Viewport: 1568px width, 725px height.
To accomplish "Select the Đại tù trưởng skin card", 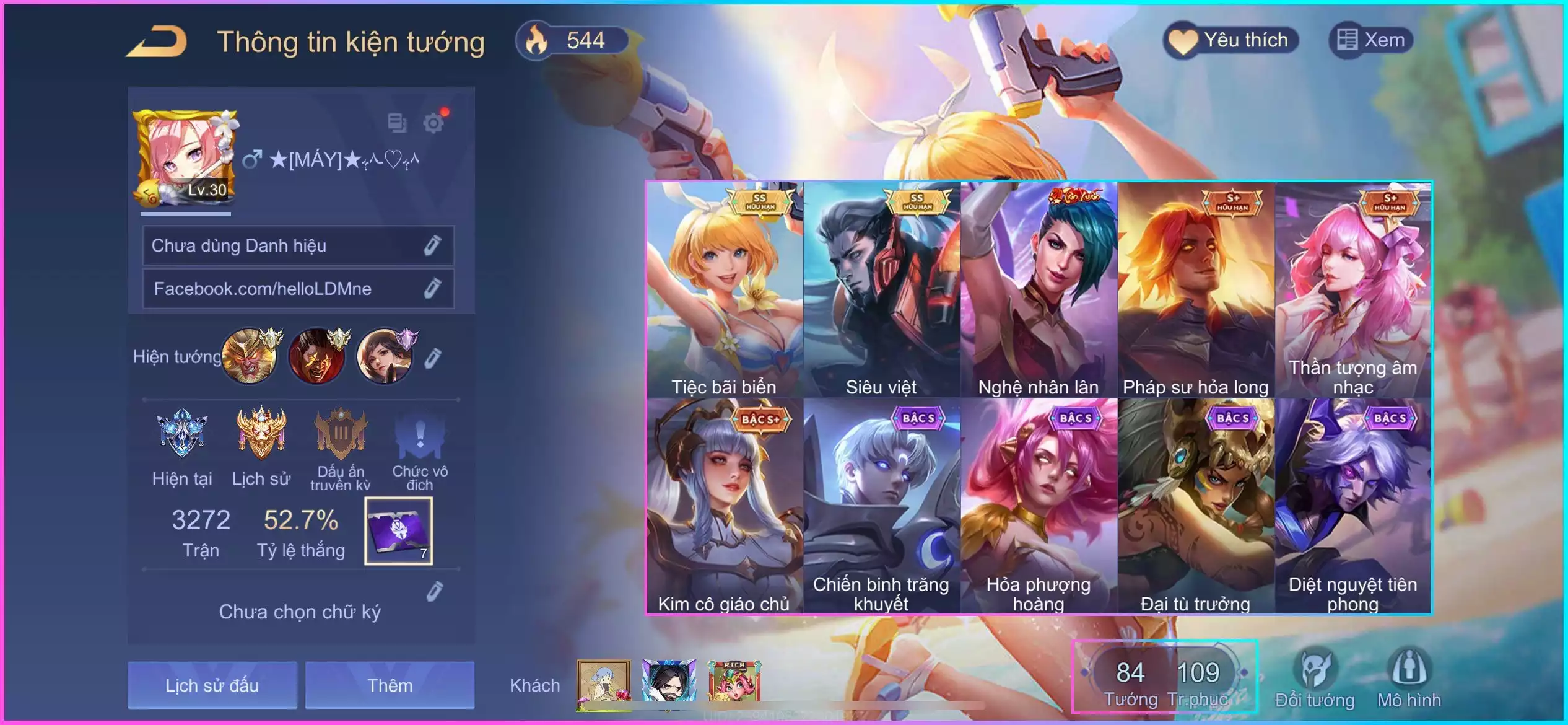I will pyautogui.click(x=1196, y=506).
